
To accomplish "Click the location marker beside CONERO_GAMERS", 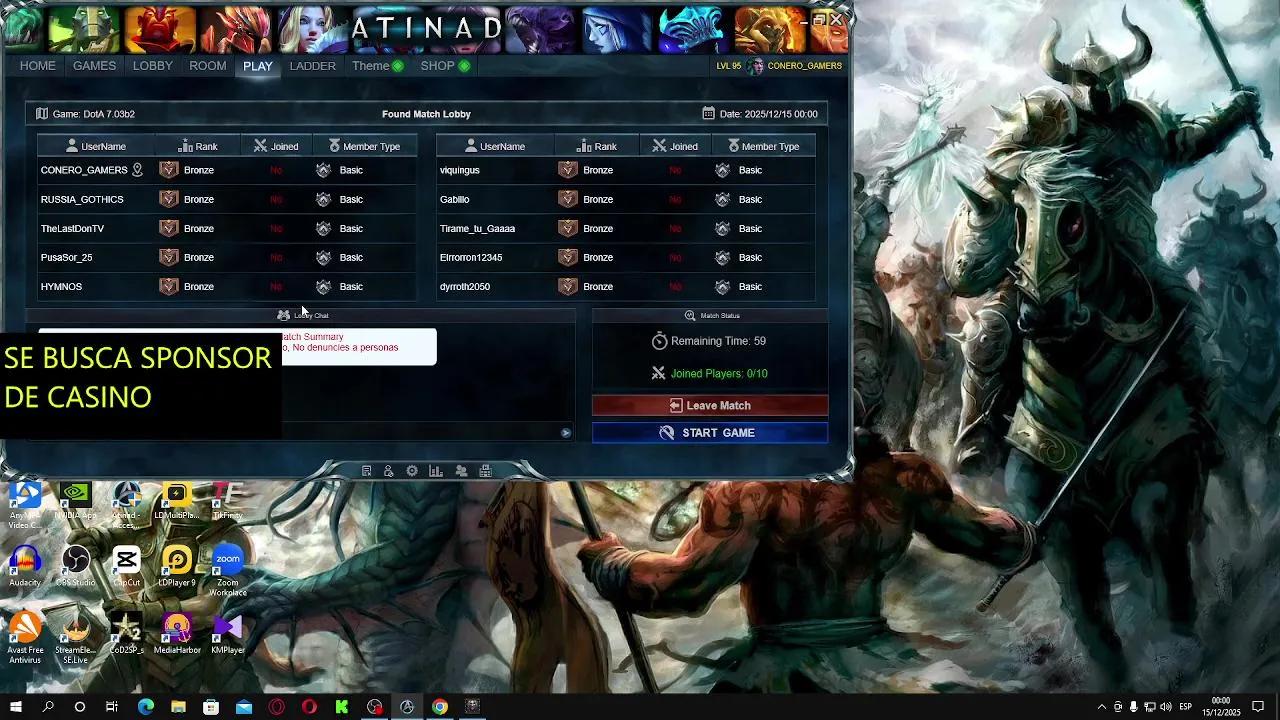I will tap(136, 169).
